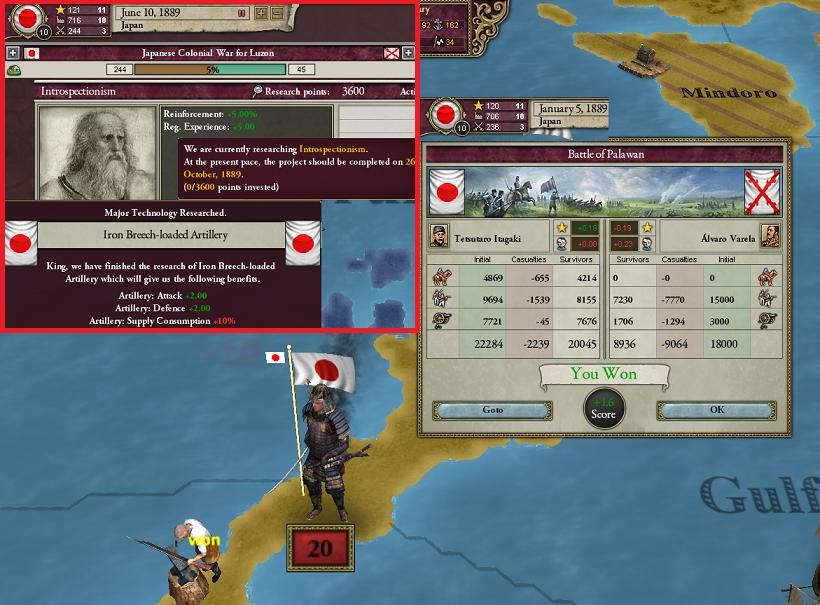Confirm the battle result with OK
820x605 pixels.
pos(716,411)
